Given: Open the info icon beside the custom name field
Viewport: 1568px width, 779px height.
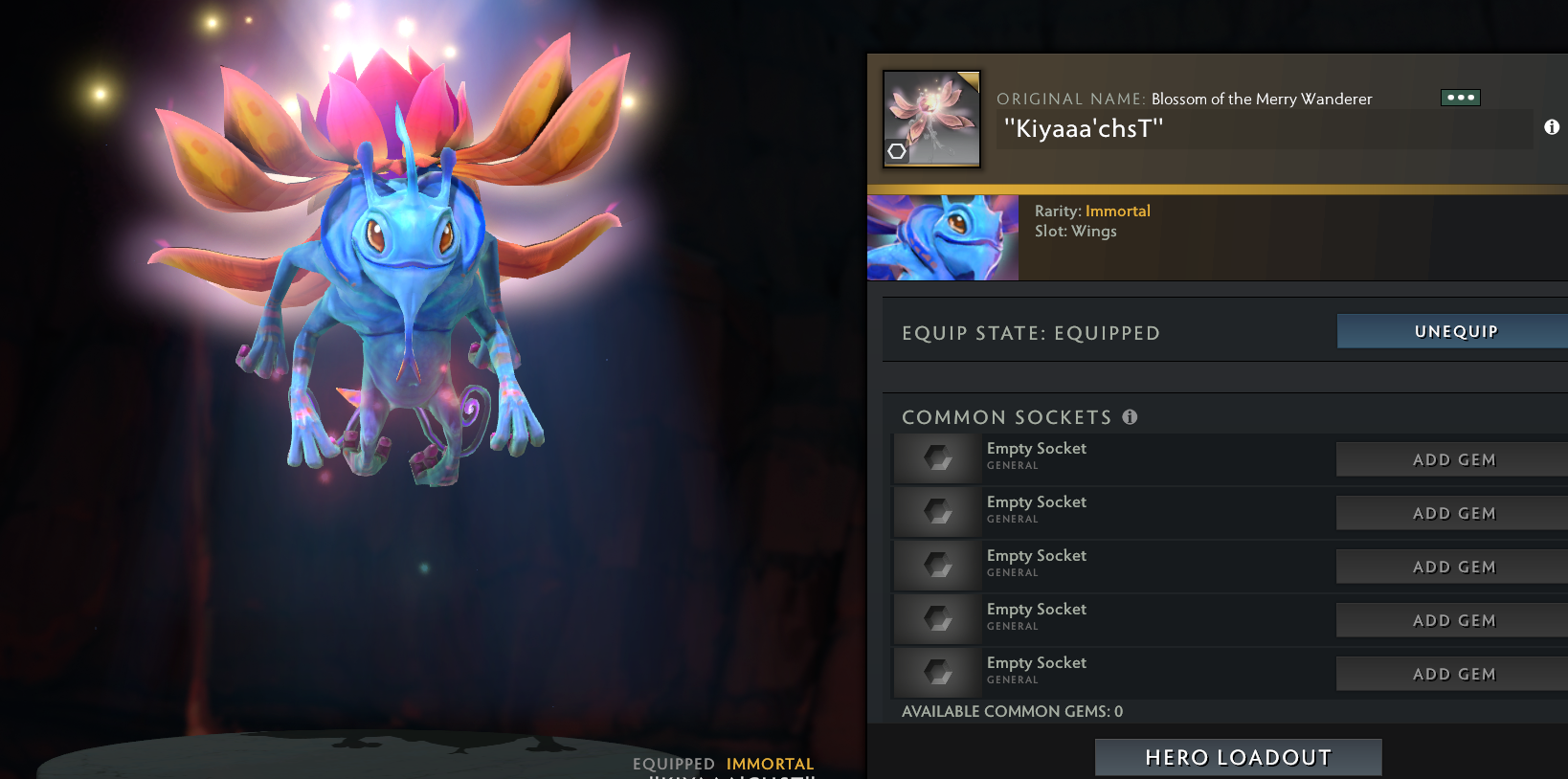Looking at the screenshot, I should point(1554,125).
